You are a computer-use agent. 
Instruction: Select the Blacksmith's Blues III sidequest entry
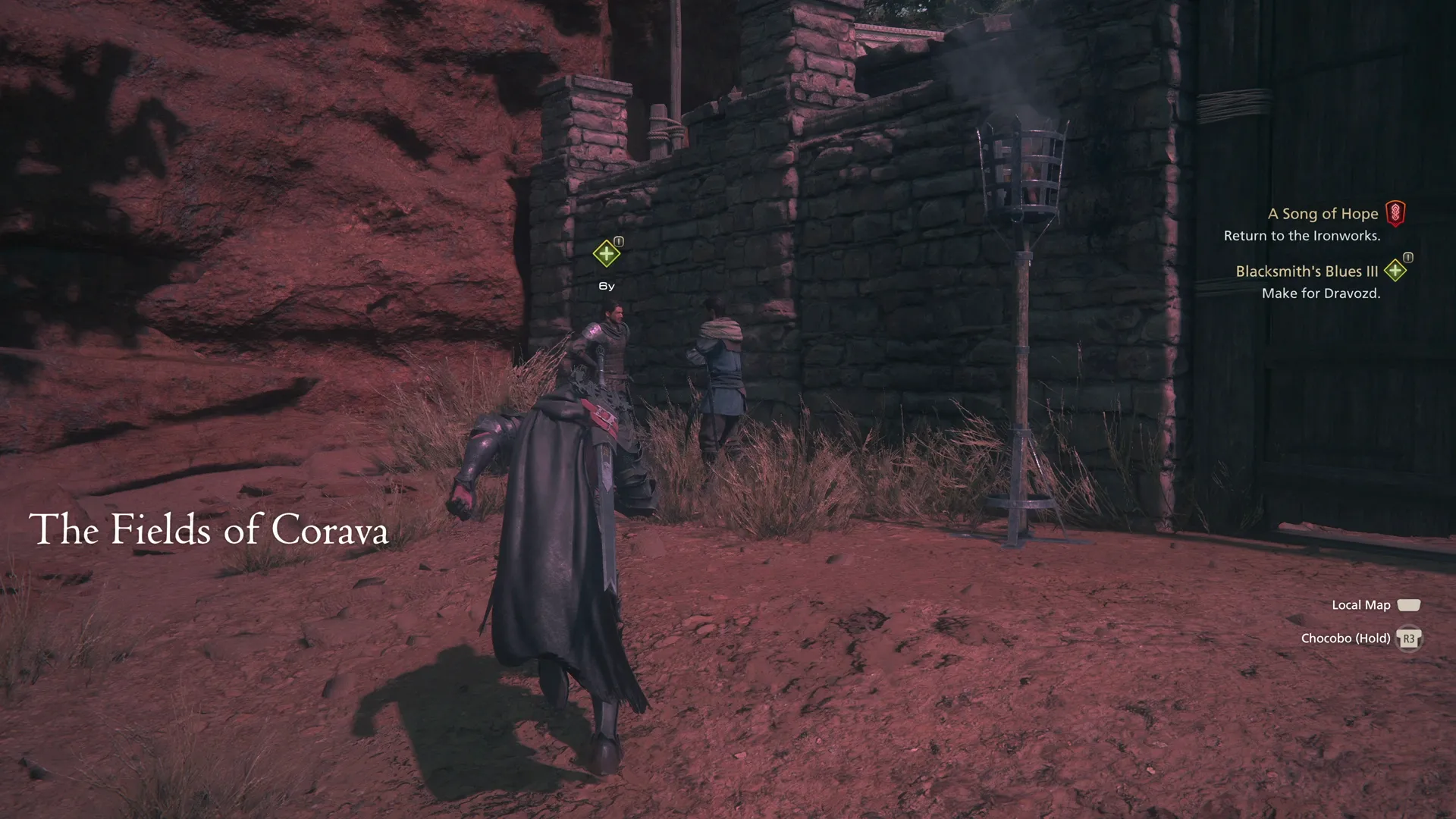pos(1307,271)
